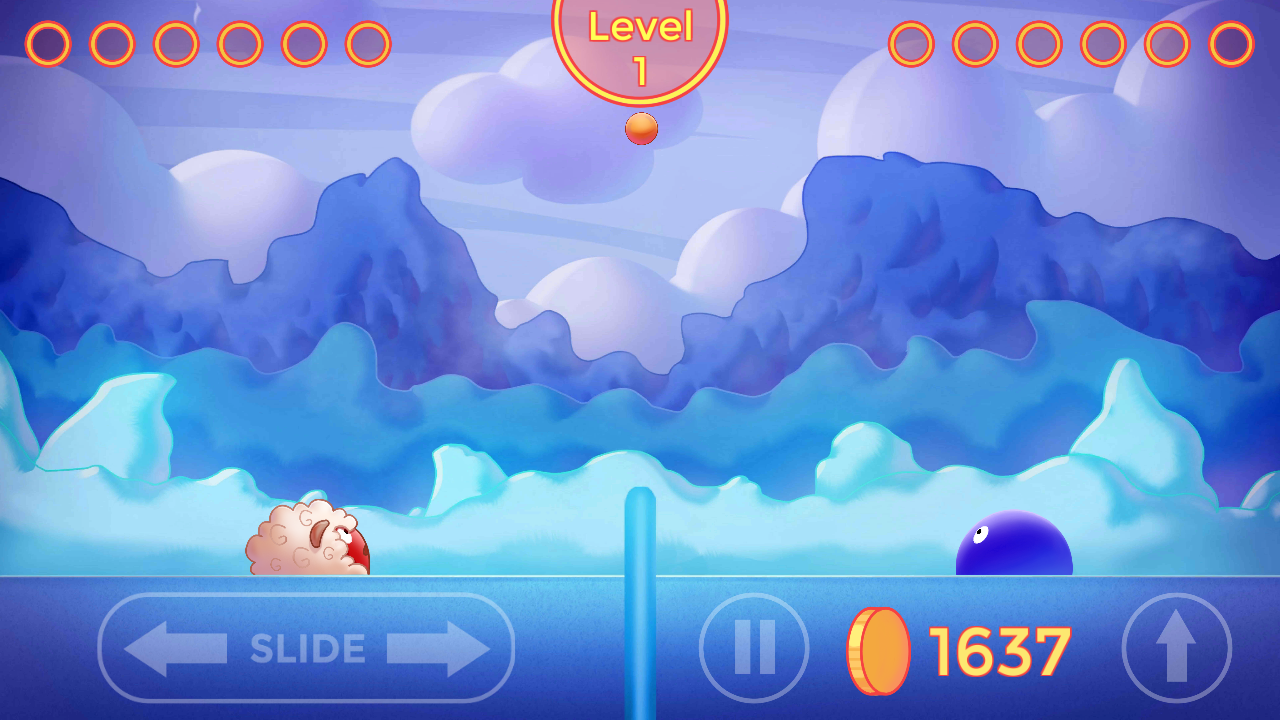Click the second left-side score circle
Screen dimensions: 1280x720
coord(113,43)
